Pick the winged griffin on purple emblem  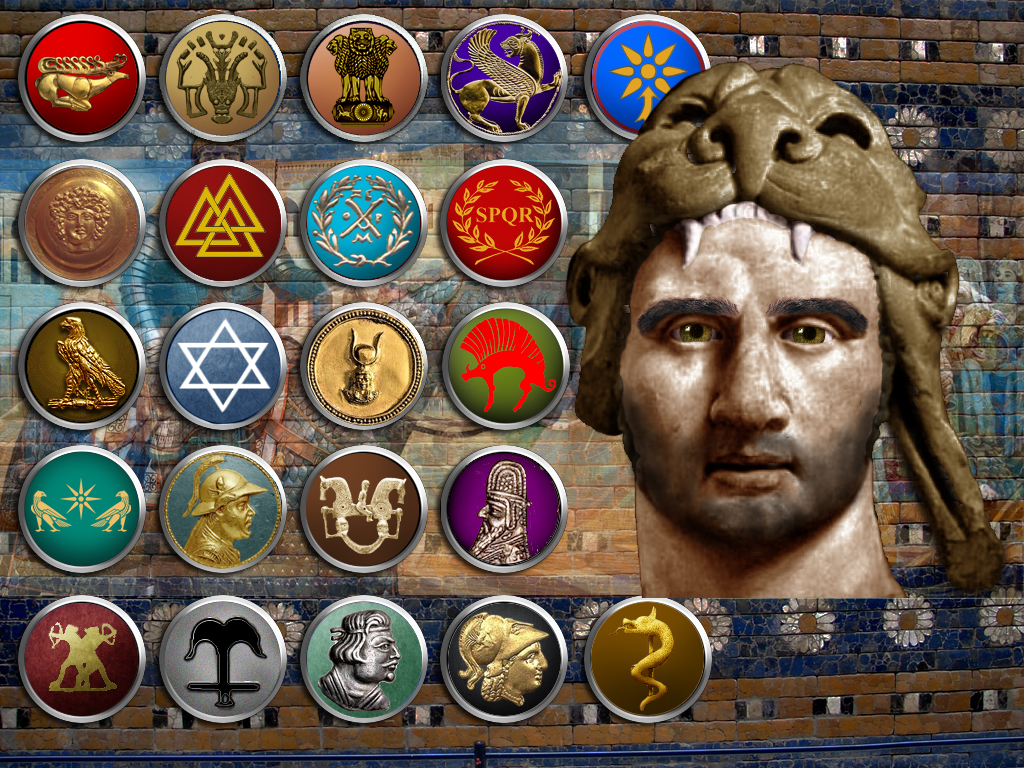tap(505, 78)
